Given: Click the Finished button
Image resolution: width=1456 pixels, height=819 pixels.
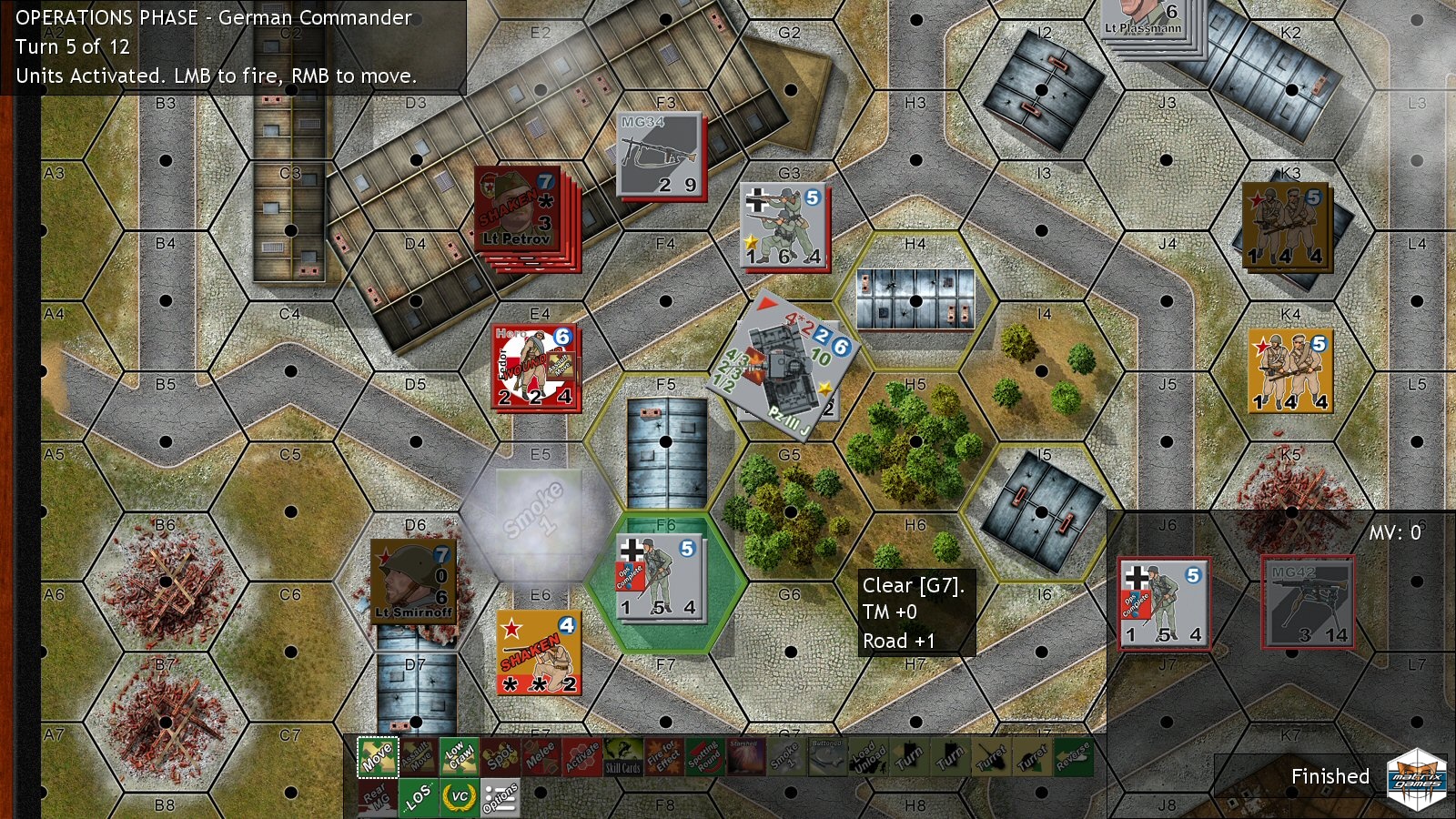Looking at the screenshot, I should (1330, 776).
